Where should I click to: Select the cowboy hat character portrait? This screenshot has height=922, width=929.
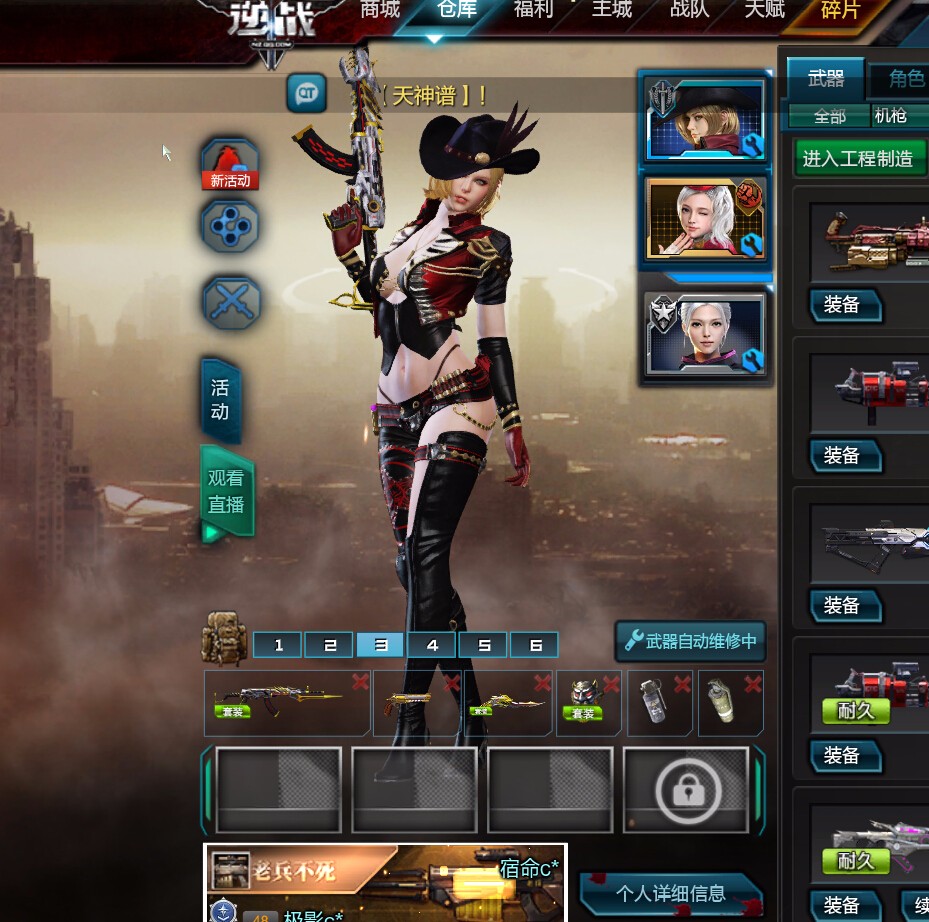click(705, 120)
